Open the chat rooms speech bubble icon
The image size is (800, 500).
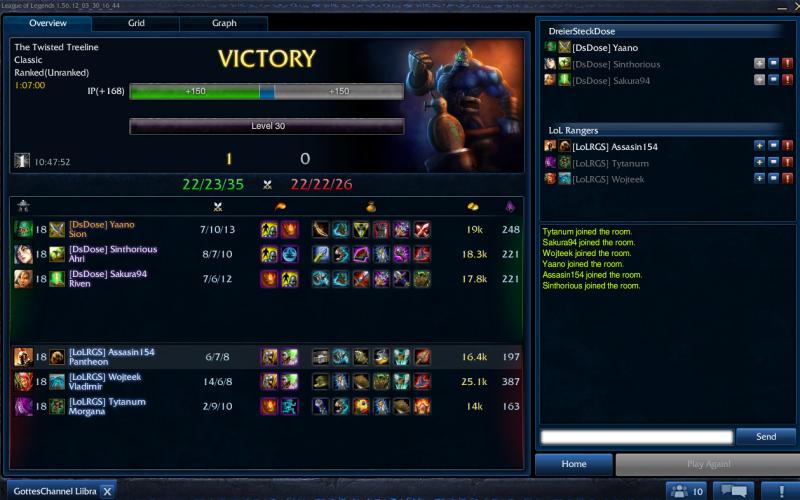click(735, 491)
